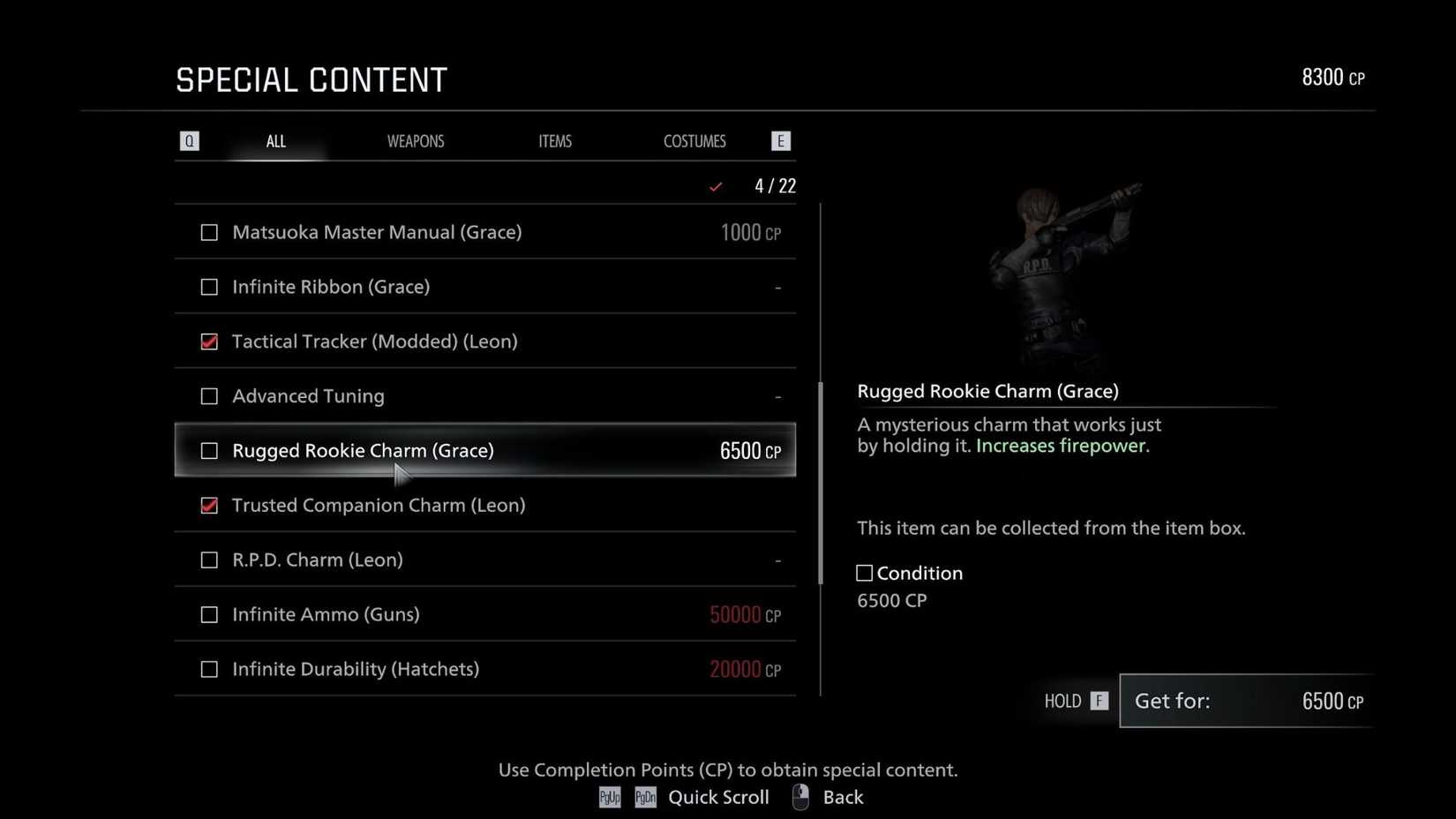Uncheck Trusted Companion Charm (Leon)
The image size is (1456, 819).
tap(209, 506)
